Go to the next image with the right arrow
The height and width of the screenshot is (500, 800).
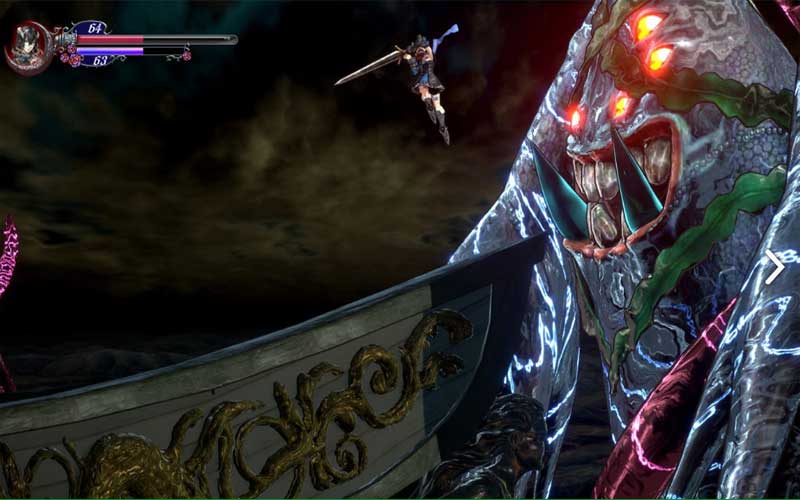tap(774, 266)
